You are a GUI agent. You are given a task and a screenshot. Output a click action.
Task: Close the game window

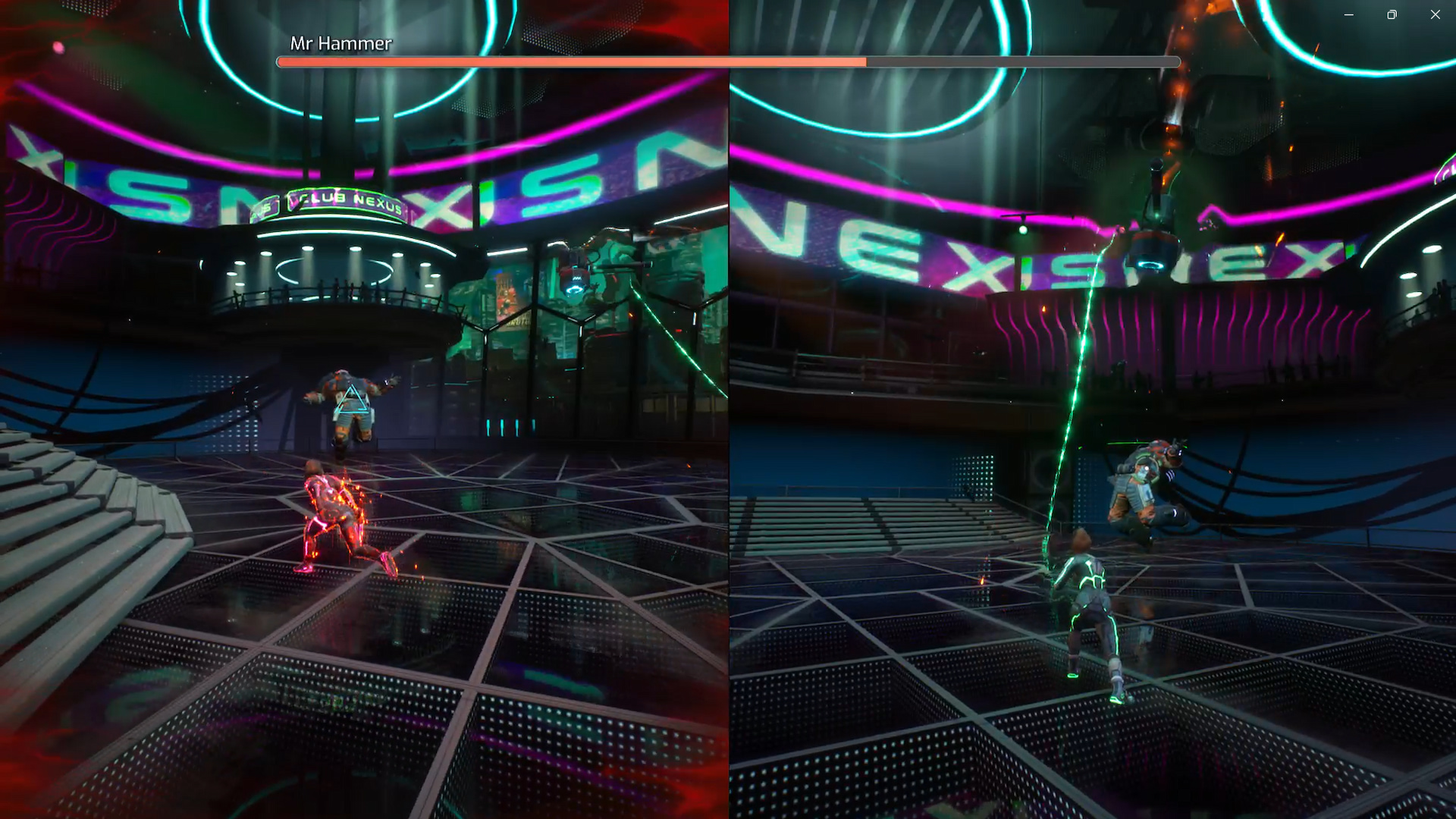(x=1435, y=14)
